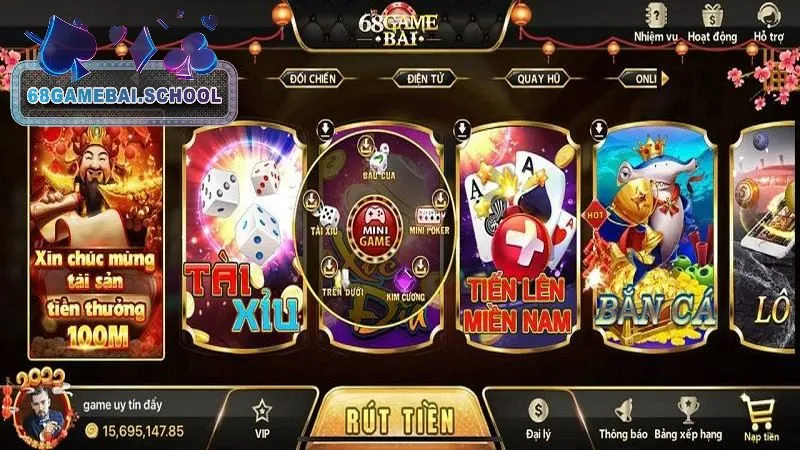Open the Bảng xếp hạng leaderboard
The height and width of the screenshot is (450, 800).
click(x=686, y=416)
